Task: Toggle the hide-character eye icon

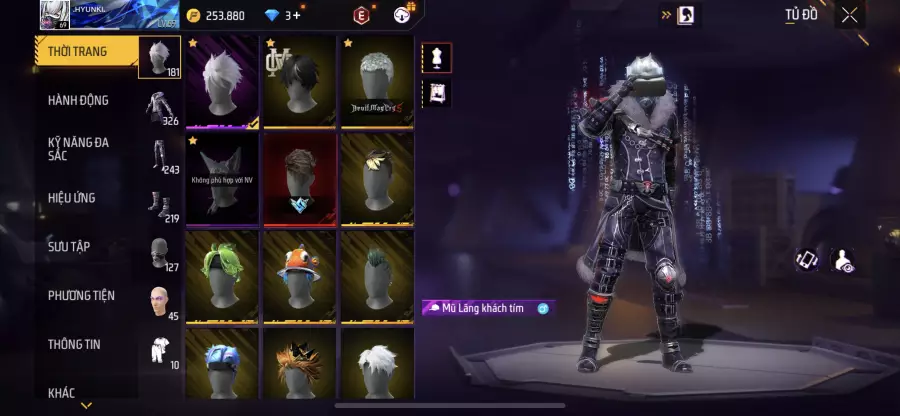Action: click(842, 261)
